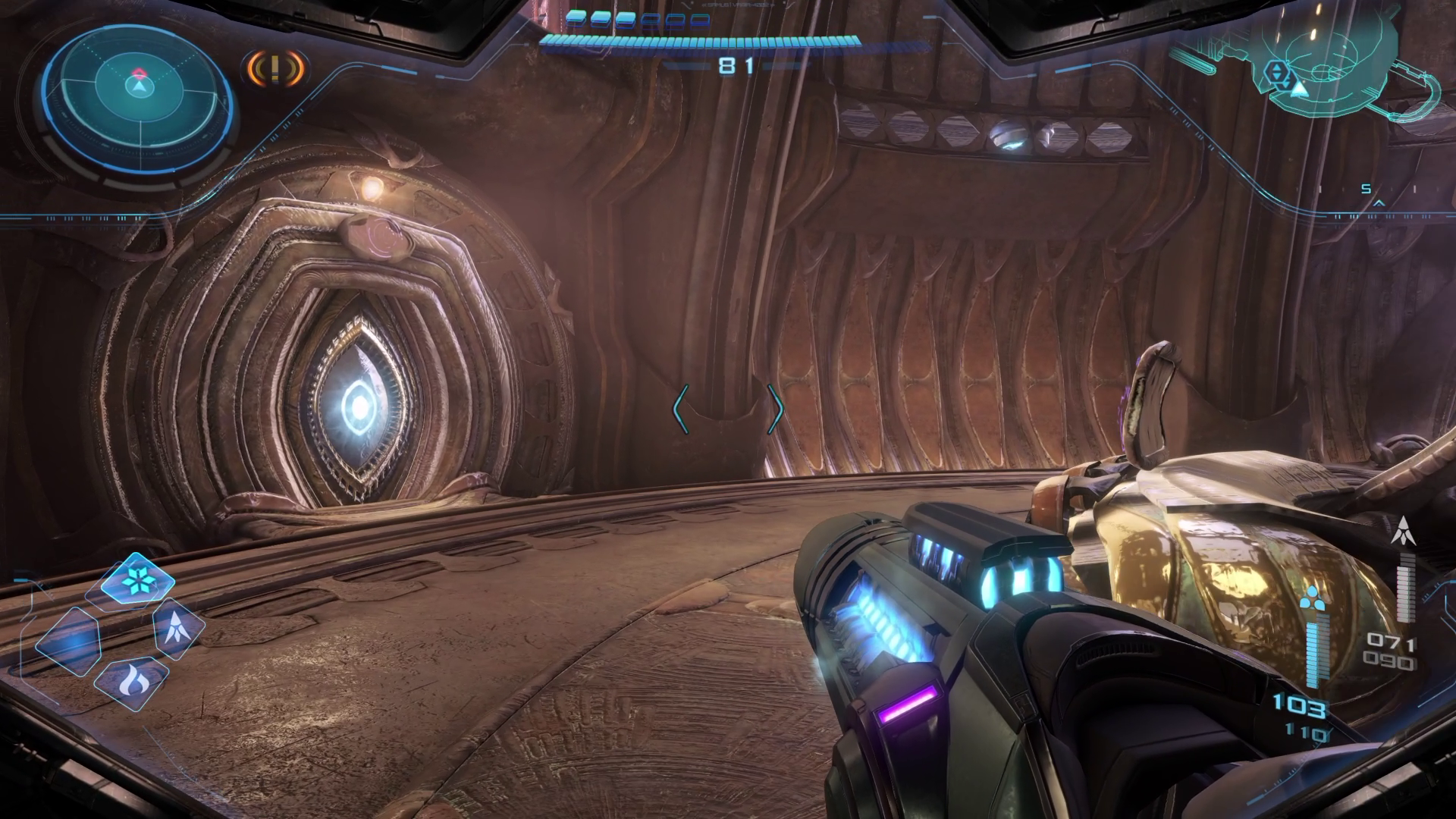
Task: Select the glowing blue weapon wheel slot
Action: (69, 643)
